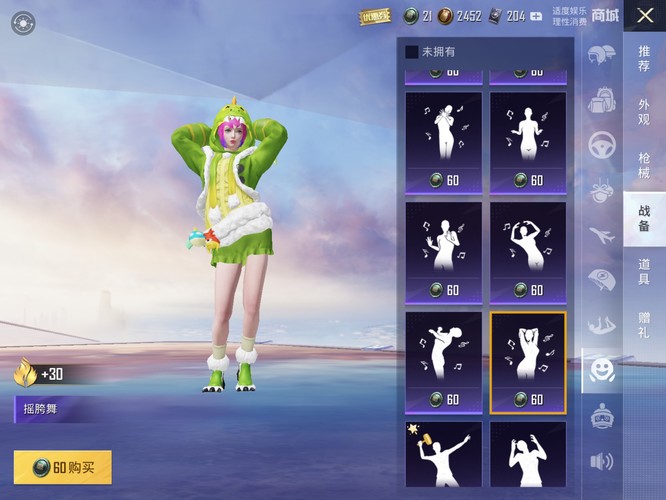Buy the emote with the 60 购买 button
Viewport: 666px width, 500px height.
coord(63,467)
